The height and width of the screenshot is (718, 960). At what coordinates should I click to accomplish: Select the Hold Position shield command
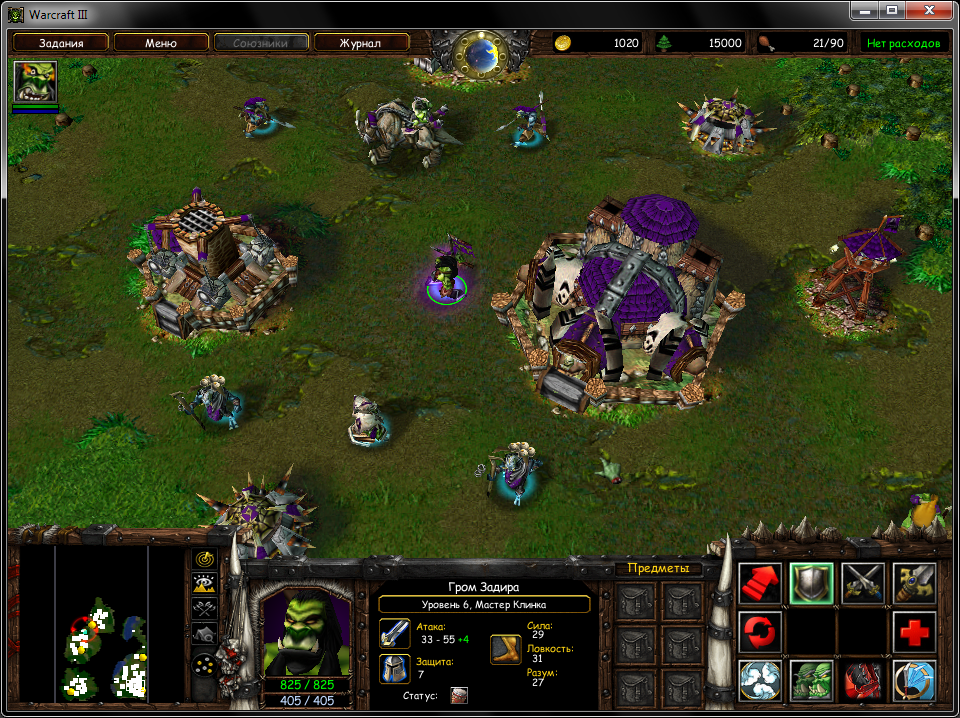pyautogui.click(x=812, y=583)
